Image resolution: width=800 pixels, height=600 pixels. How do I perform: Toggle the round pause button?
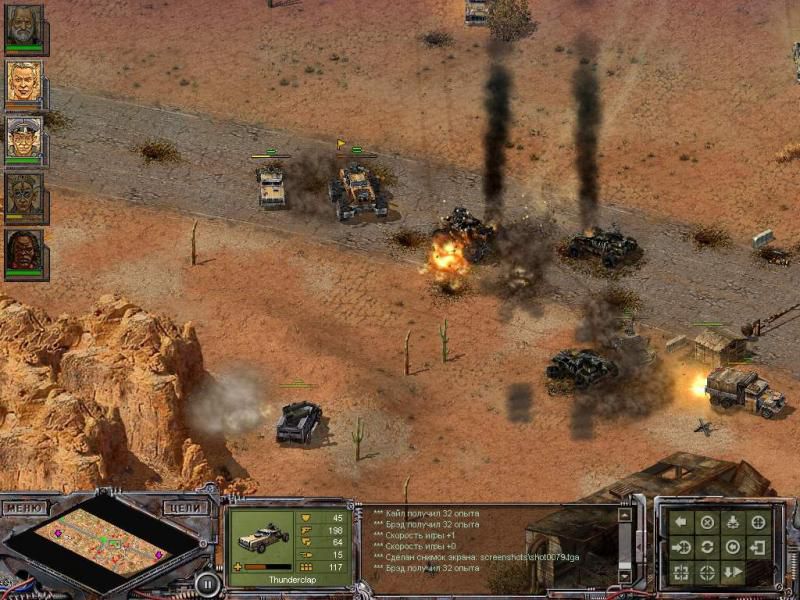[207, 582]
